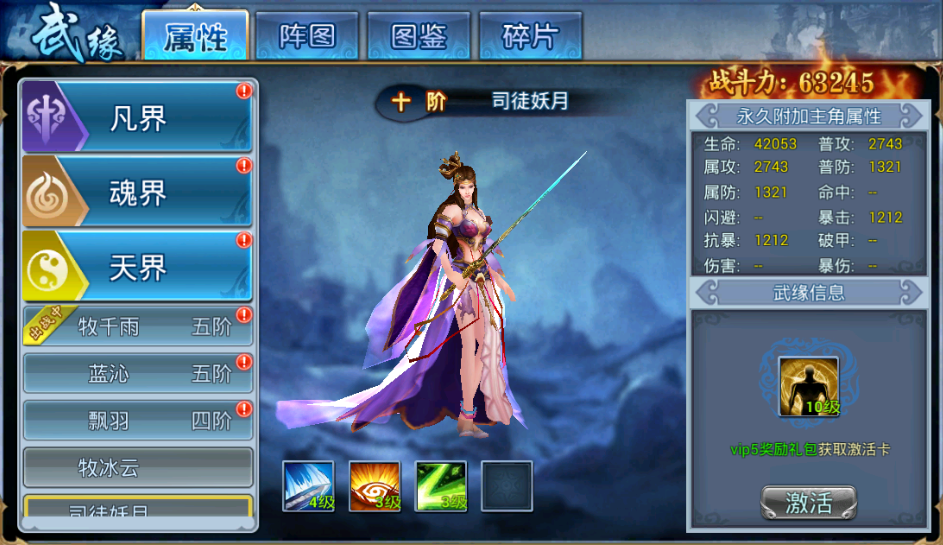Select the fiery eye skill icon
The height and width of the screenshot is (545, 943).
[x=374, y=487]
